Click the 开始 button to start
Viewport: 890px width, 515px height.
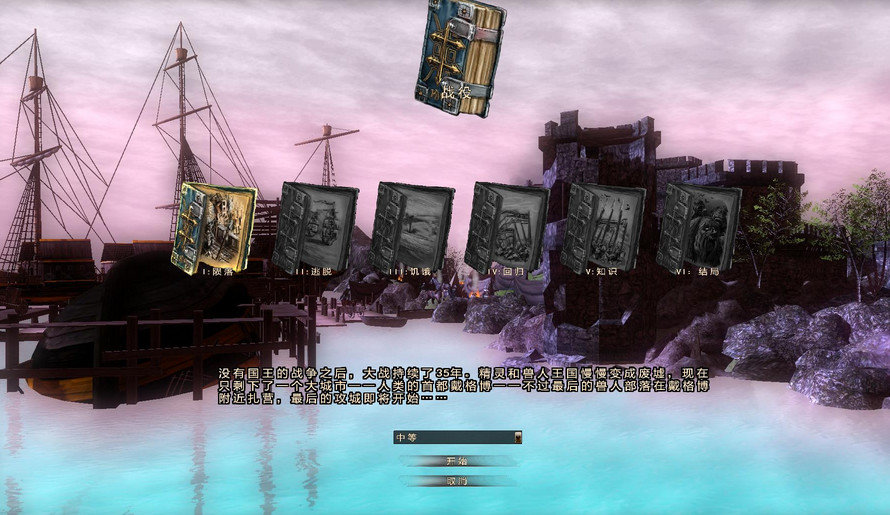pos(457,461)
